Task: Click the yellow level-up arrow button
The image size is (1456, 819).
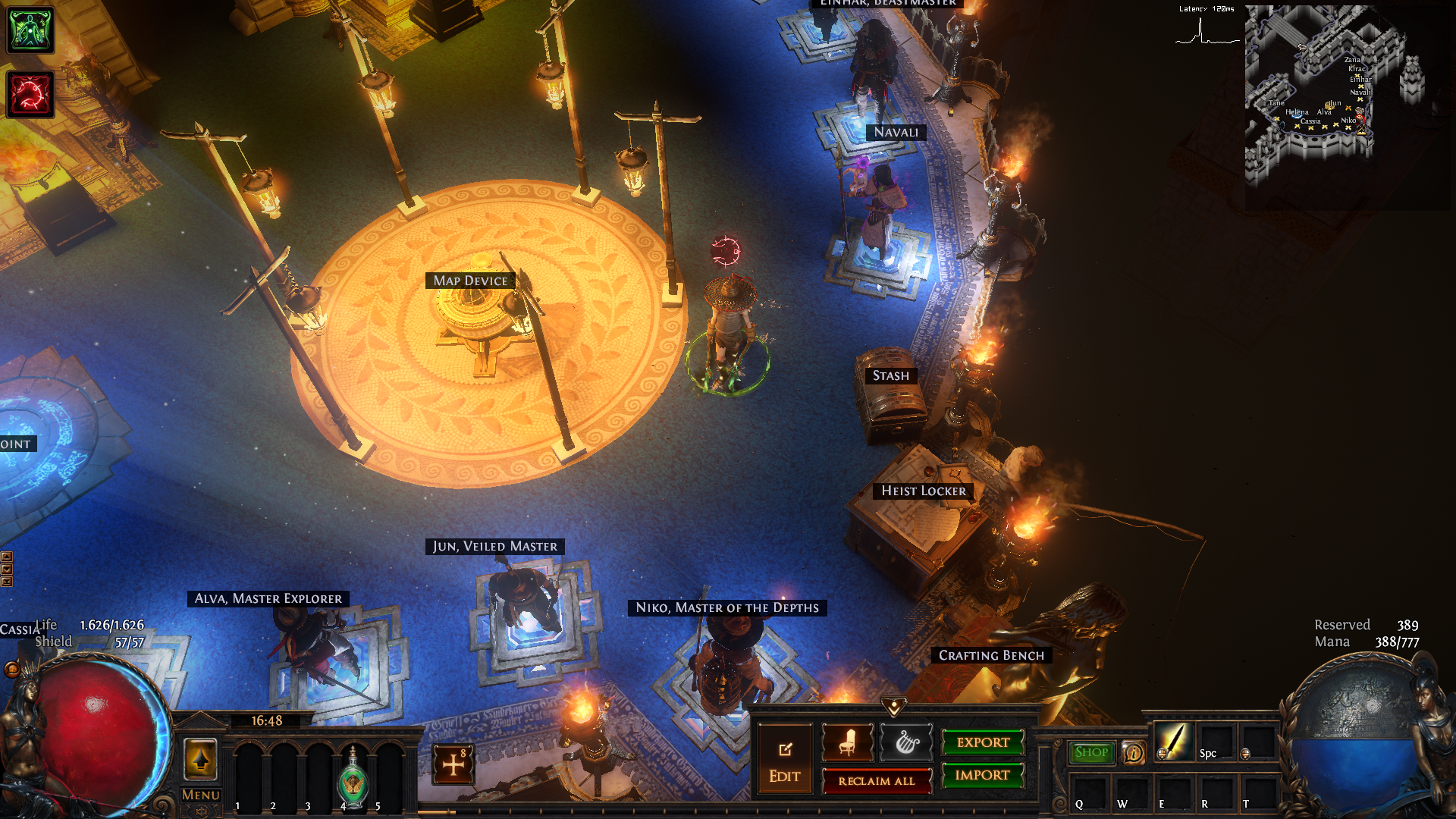Action: (201, 759)
